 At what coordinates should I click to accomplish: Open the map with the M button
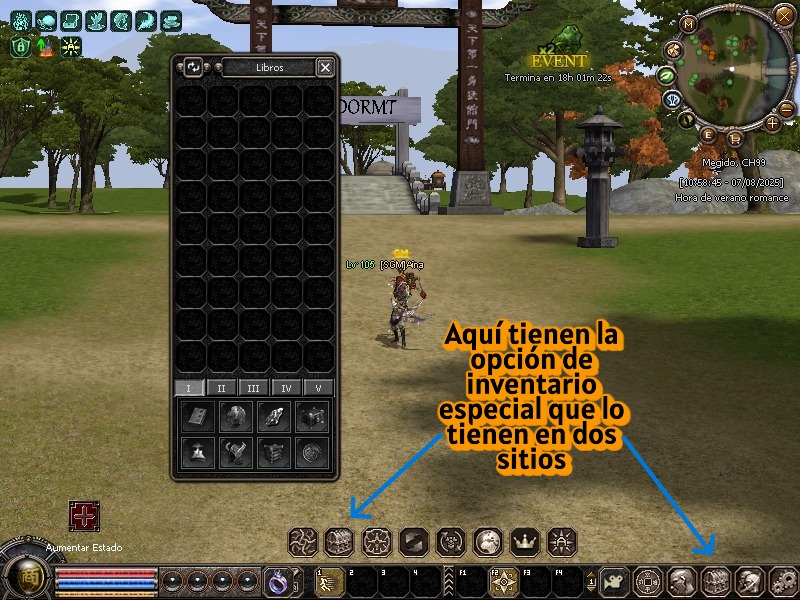[x=688, y=24]
